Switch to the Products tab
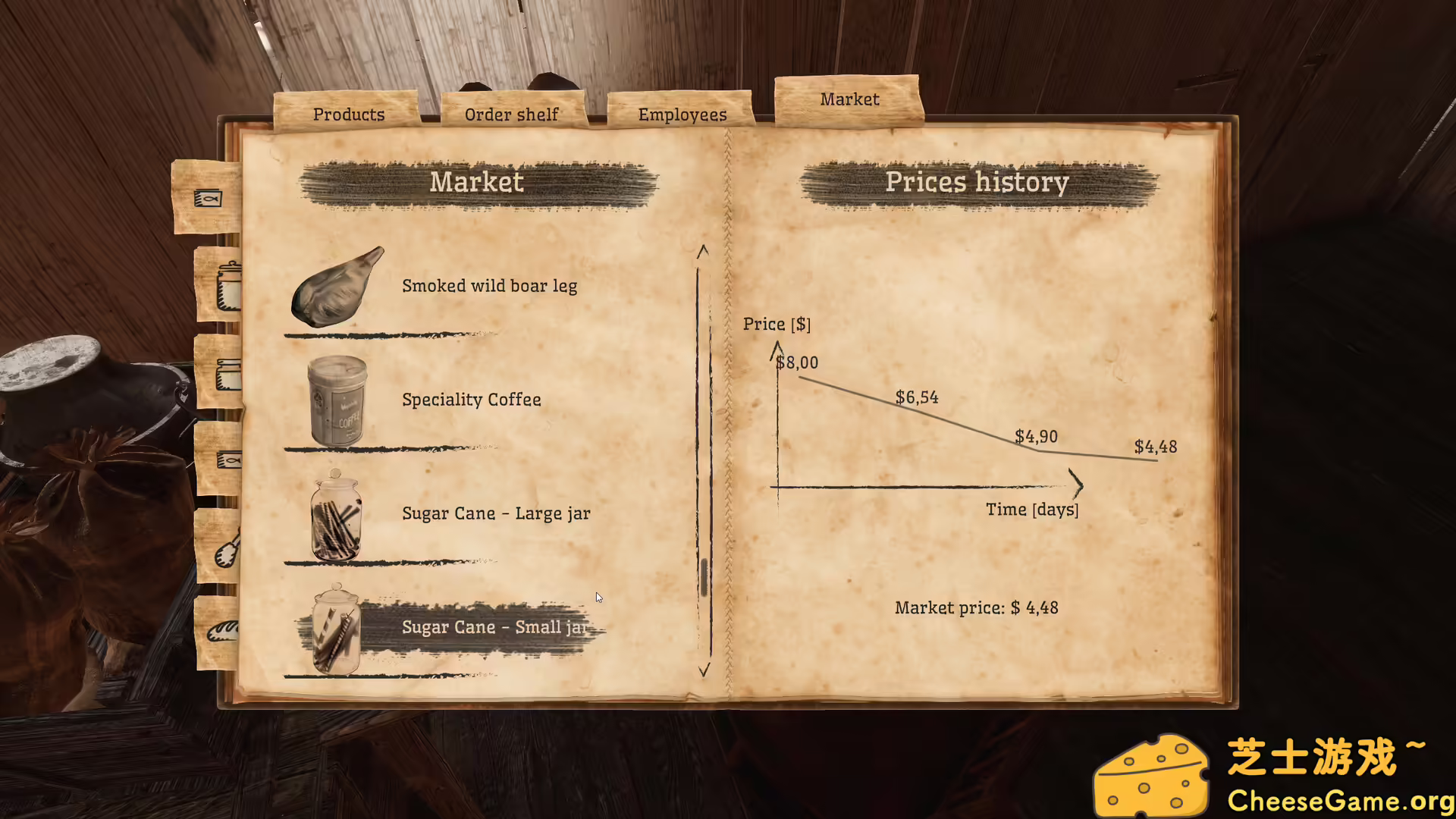 (x=348, y=114)
